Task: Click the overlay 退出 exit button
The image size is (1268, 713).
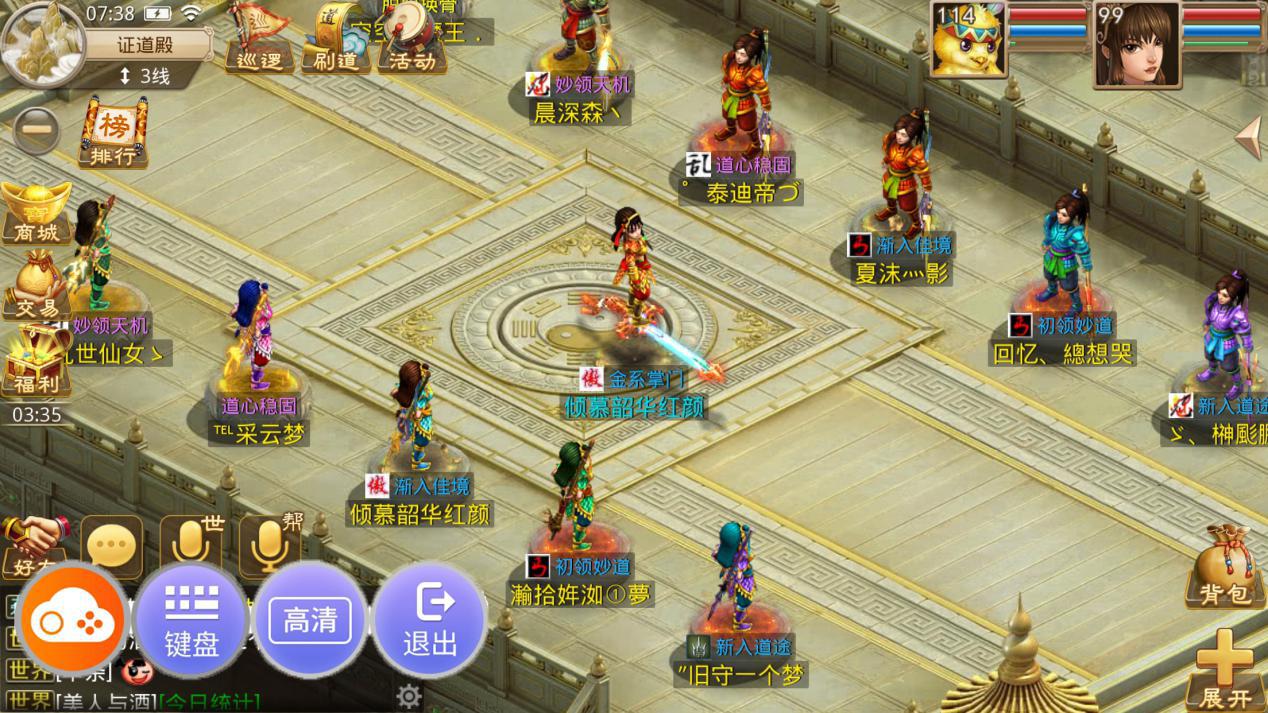Action: click(430, 622)
